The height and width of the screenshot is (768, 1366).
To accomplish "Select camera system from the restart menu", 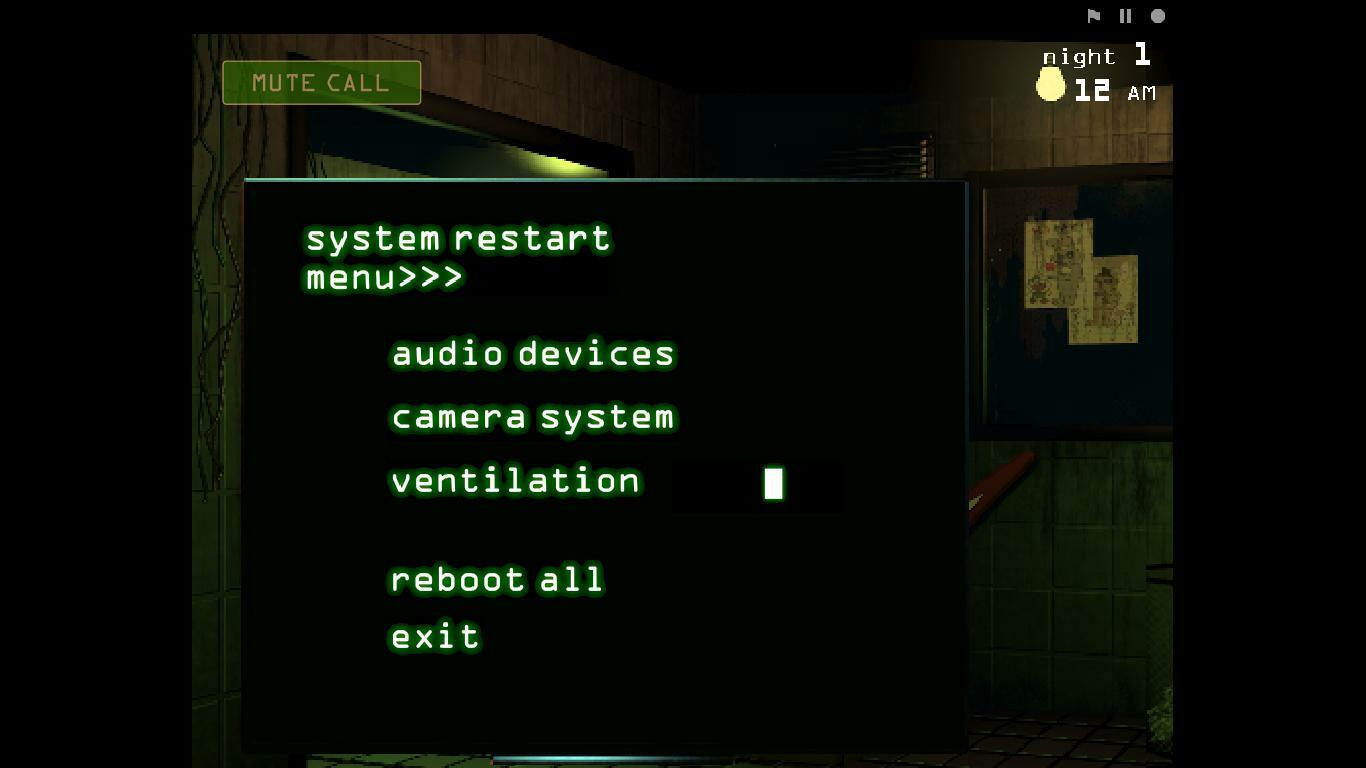I will coord(532,417).
